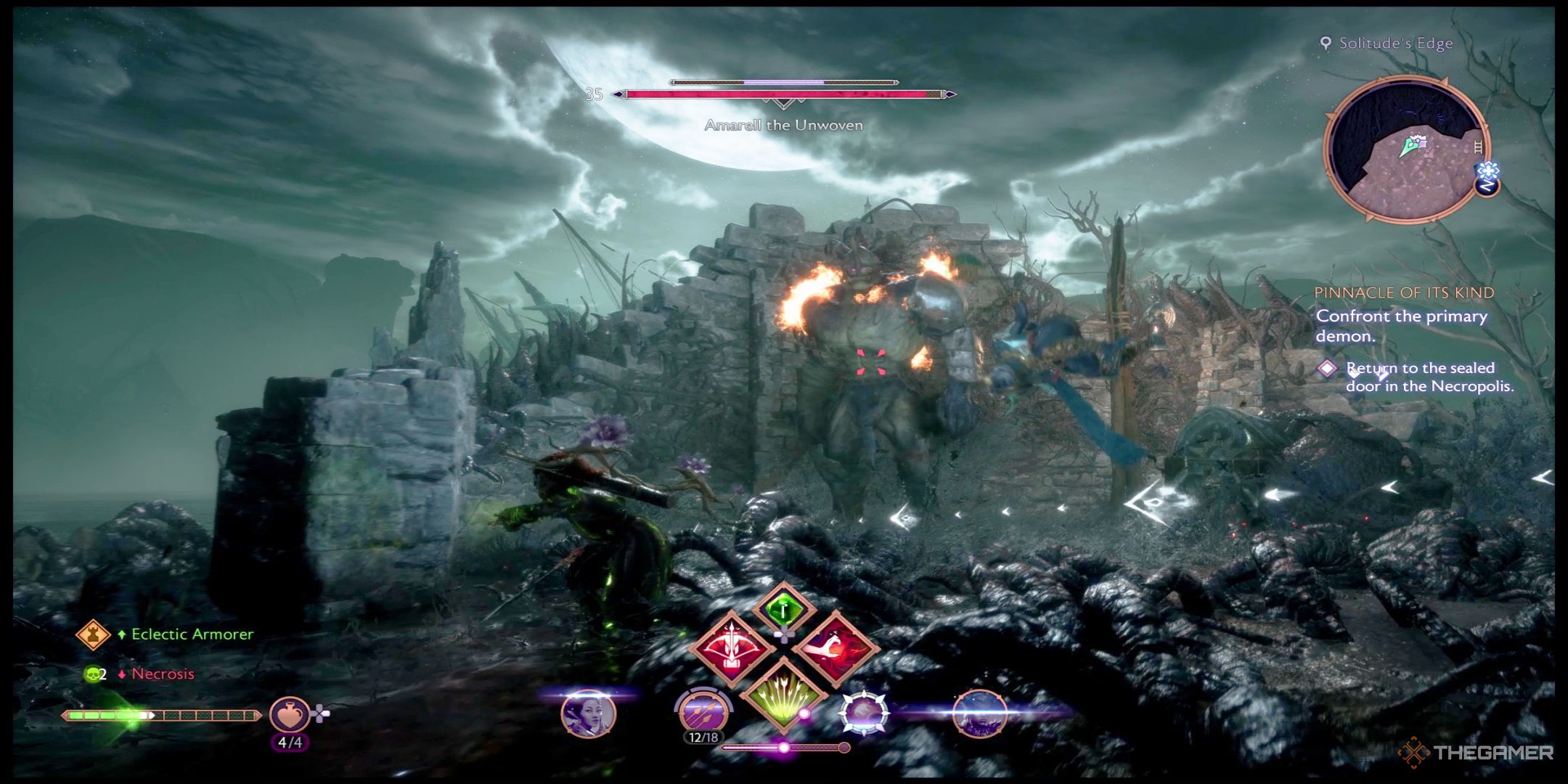Click the Eclectic Armorer buff icon

pos(93,634)
